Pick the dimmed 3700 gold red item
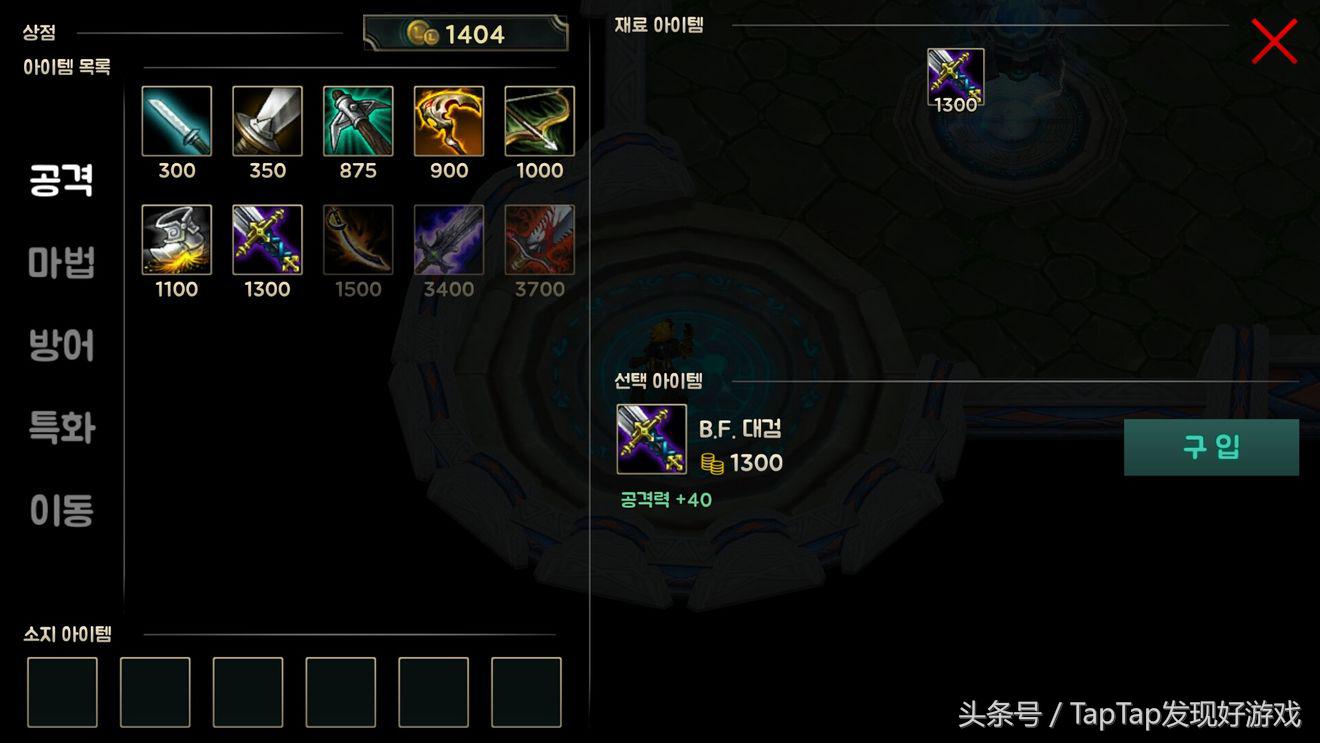Image resolution: width=1320 pixels, height=743 pixels. tap(540, 240)
